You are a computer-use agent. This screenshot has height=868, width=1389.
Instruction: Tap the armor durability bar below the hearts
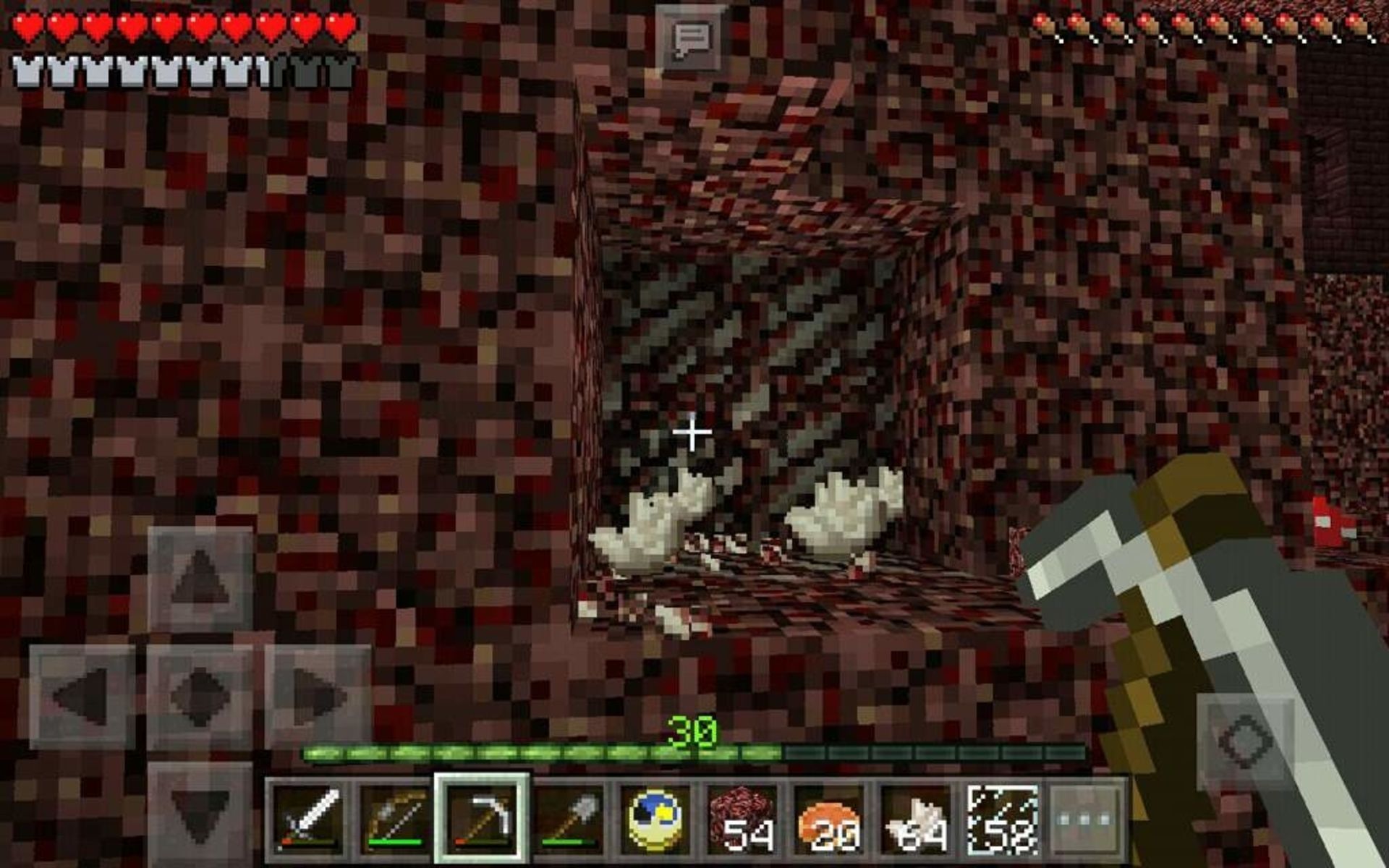(x=29, y=69)
